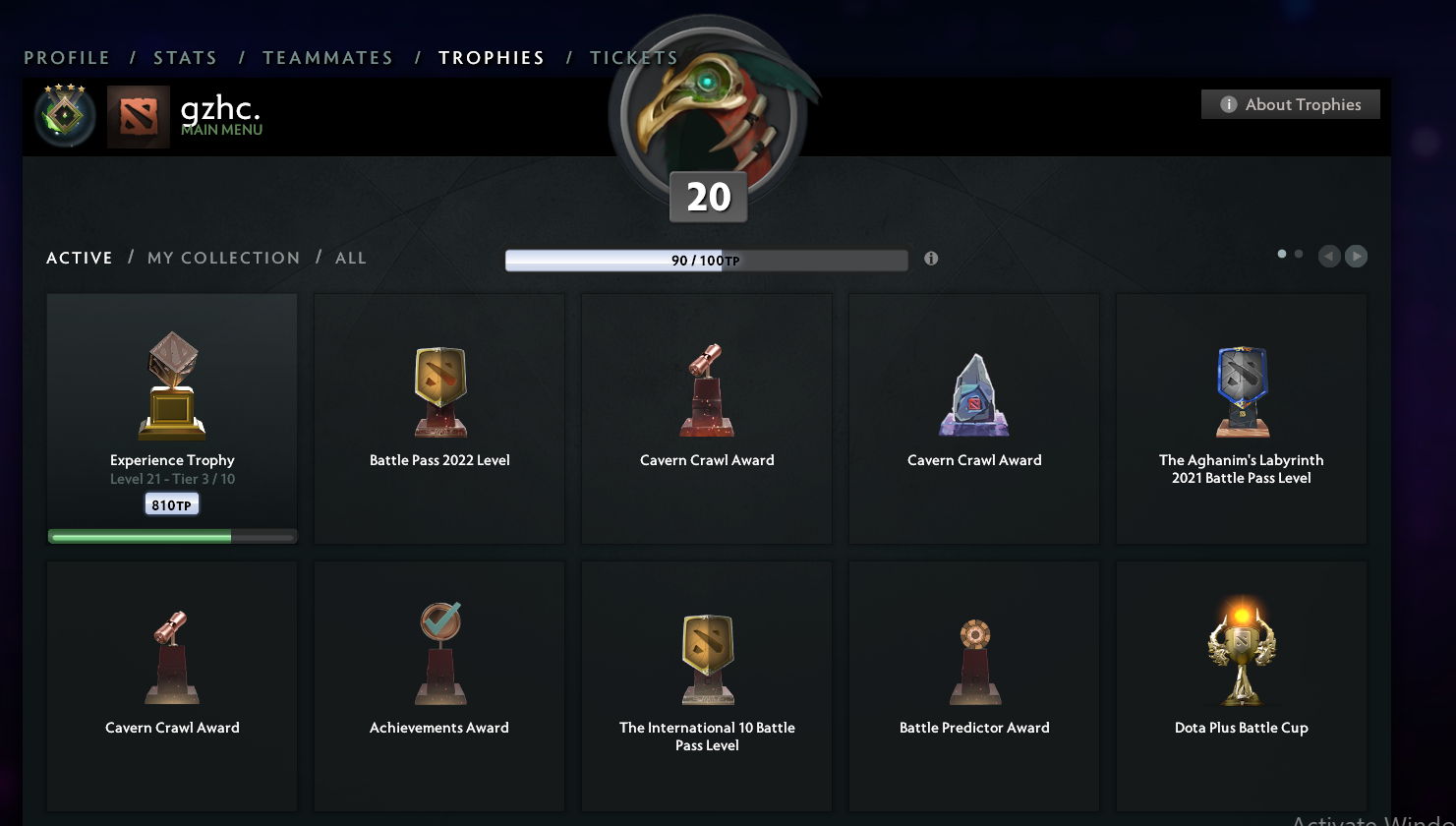
Task: View The International 10 Battle Pass Level trophy
Action: (706, 678)
